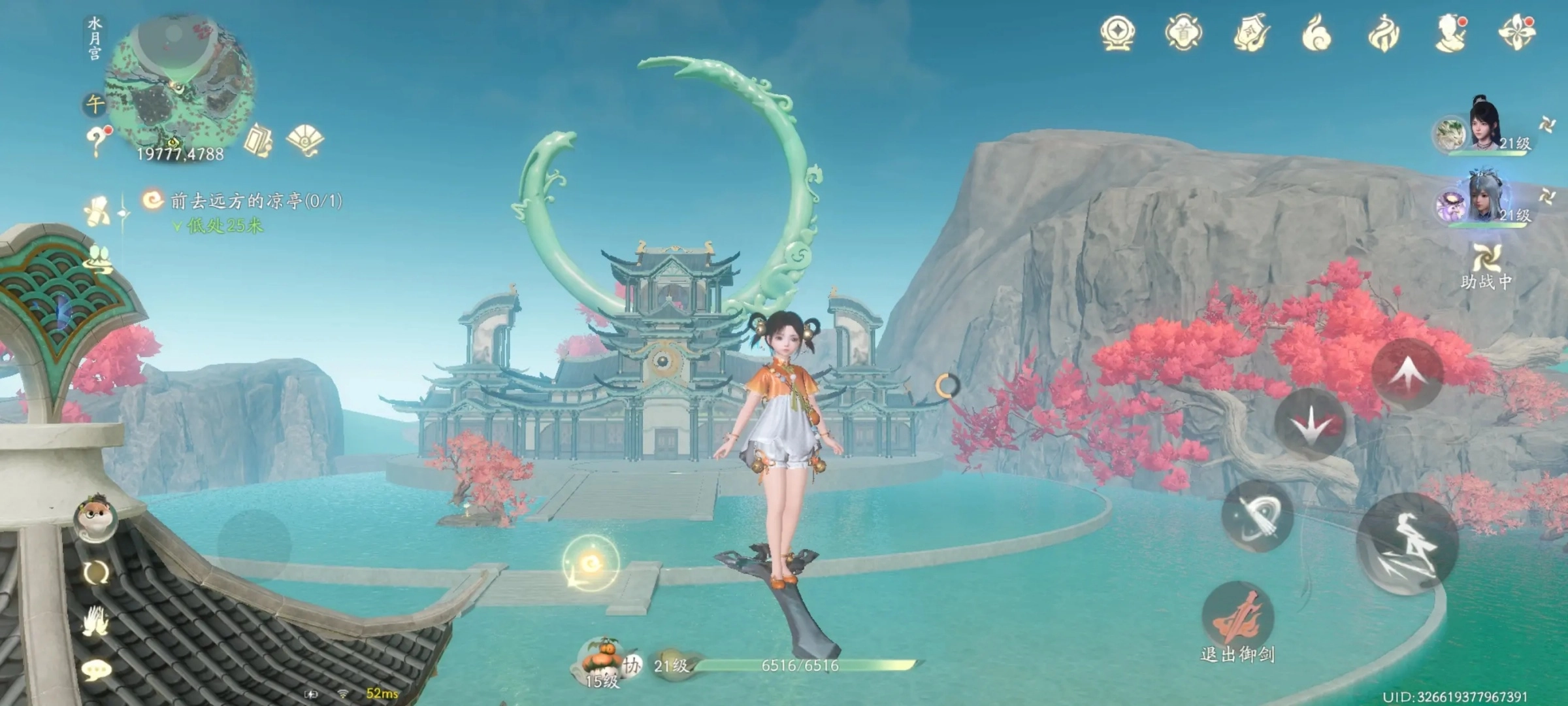Select the dark-haired companion portrait
The height and width of the screenshot is (706, 1568).
coord(1486,126)
